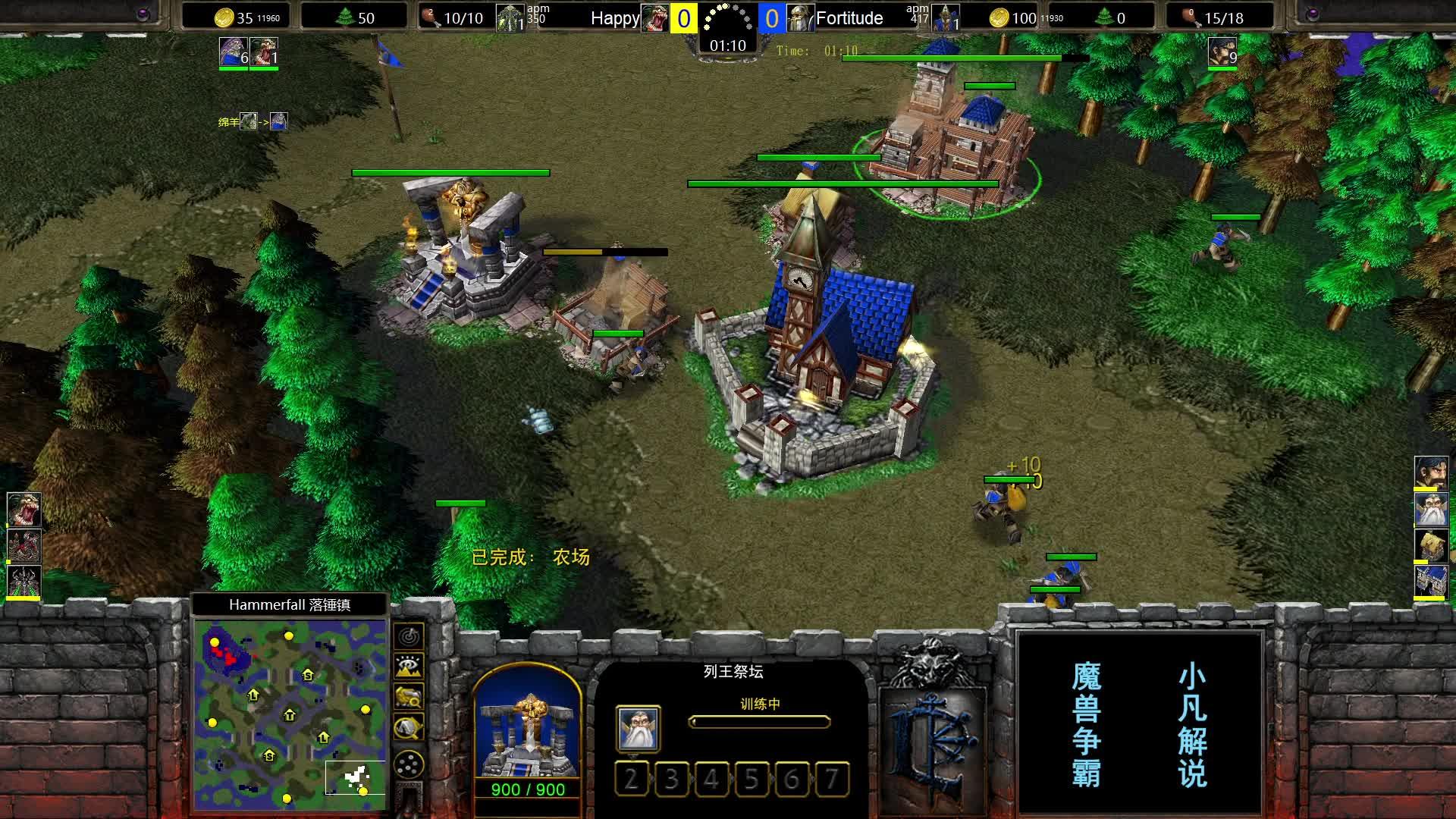Select the bottom undead portrait on left
This screenshot has width=1456, height=819.
(x=24, y=582)
